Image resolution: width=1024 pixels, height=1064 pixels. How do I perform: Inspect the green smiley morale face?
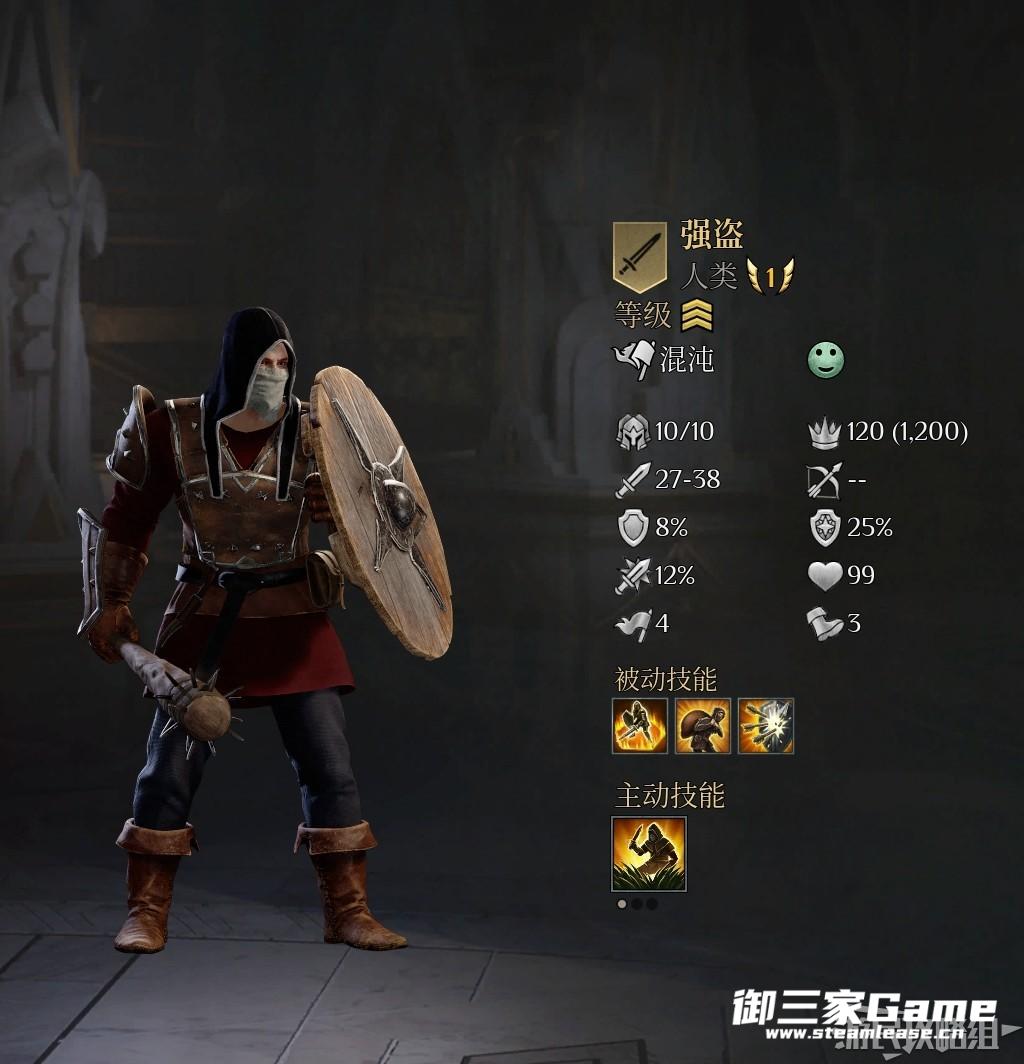826,360
